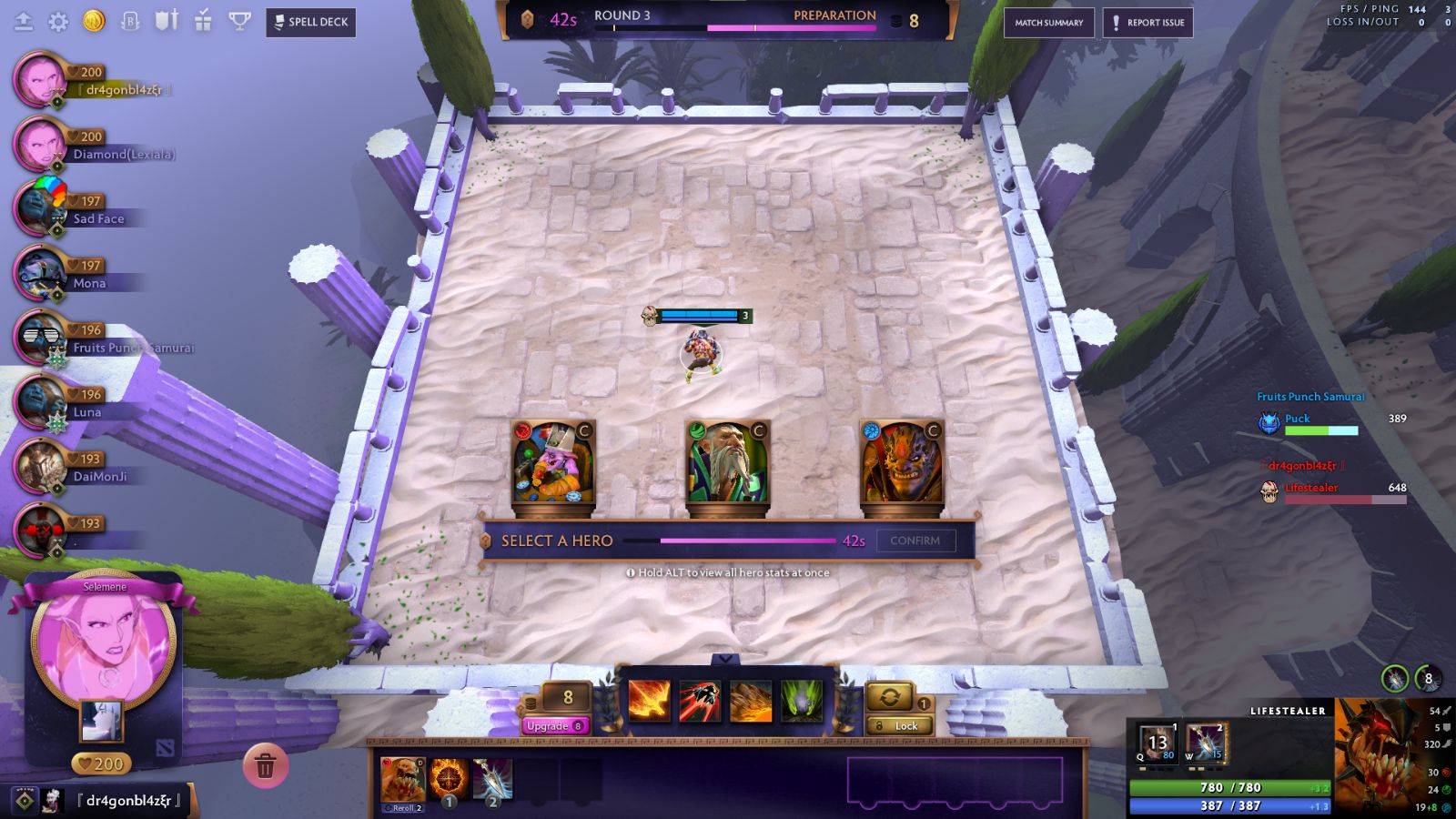This screenshot has height=819, width=1456.
Task: View the trophy achievements icon
Action: pos(238,22)
